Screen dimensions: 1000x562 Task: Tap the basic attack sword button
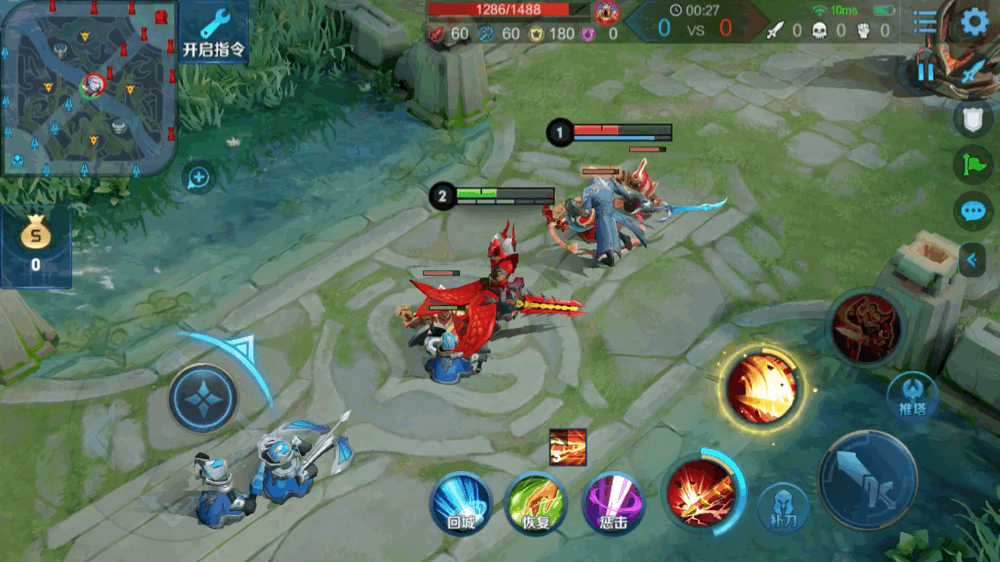[867, 480]
